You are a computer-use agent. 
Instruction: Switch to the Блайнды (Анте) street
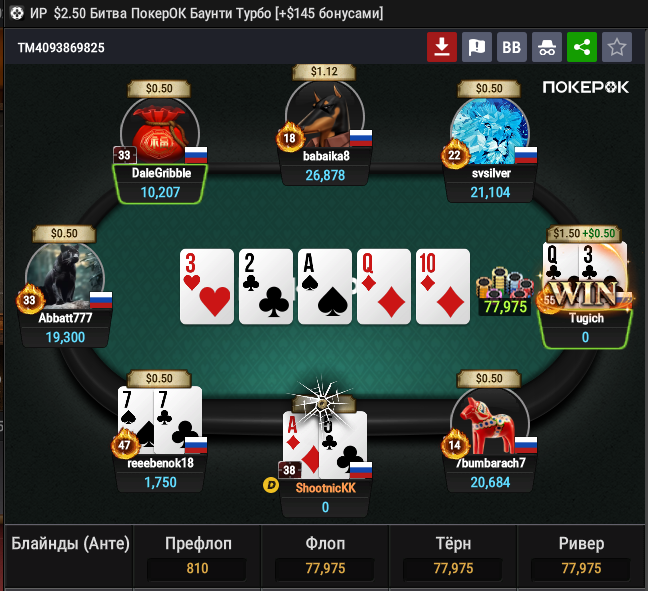click(x=70, y=545)
